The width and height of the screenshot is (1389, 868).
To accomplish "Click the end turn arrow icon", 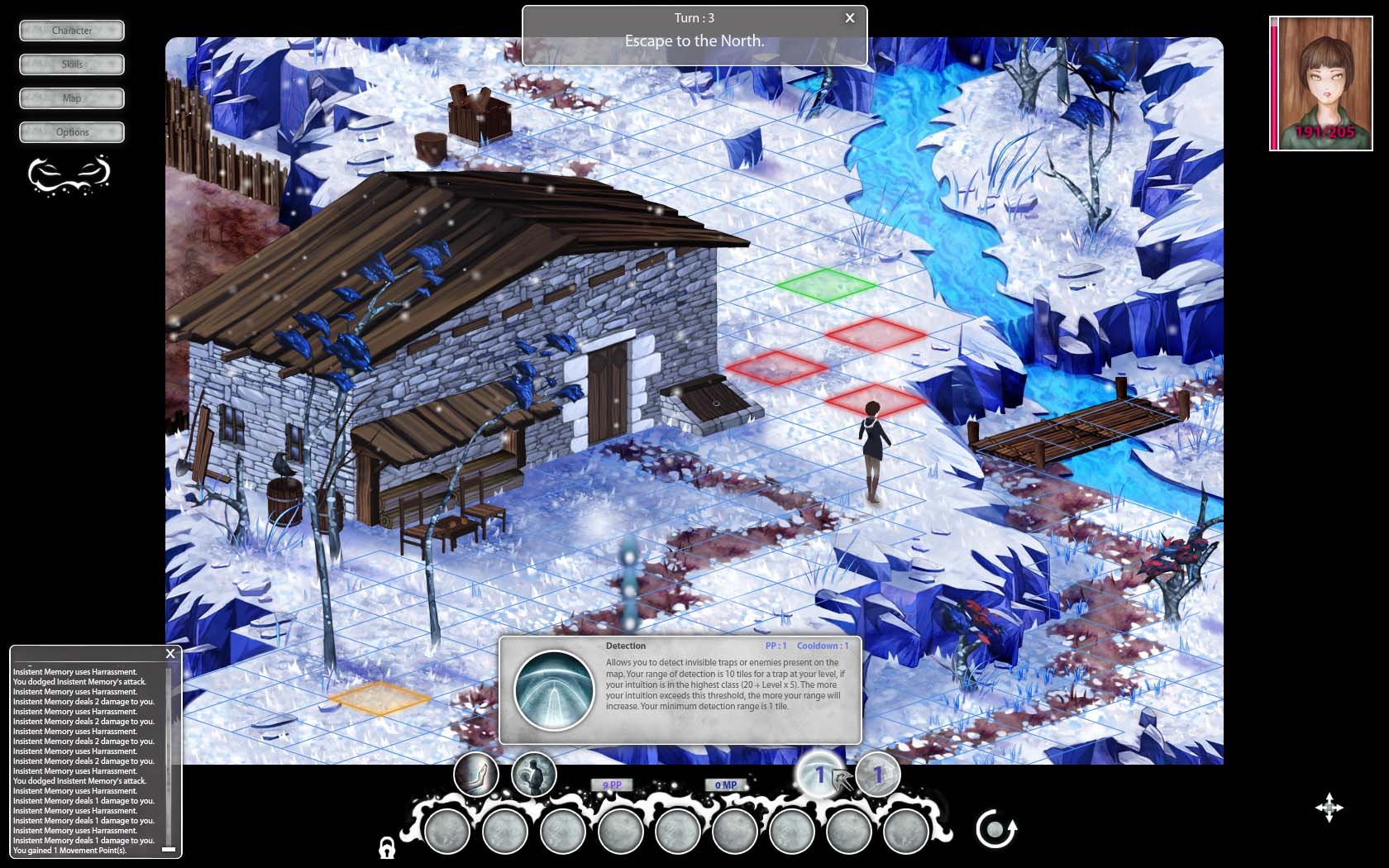I will (x=997, y=829).
